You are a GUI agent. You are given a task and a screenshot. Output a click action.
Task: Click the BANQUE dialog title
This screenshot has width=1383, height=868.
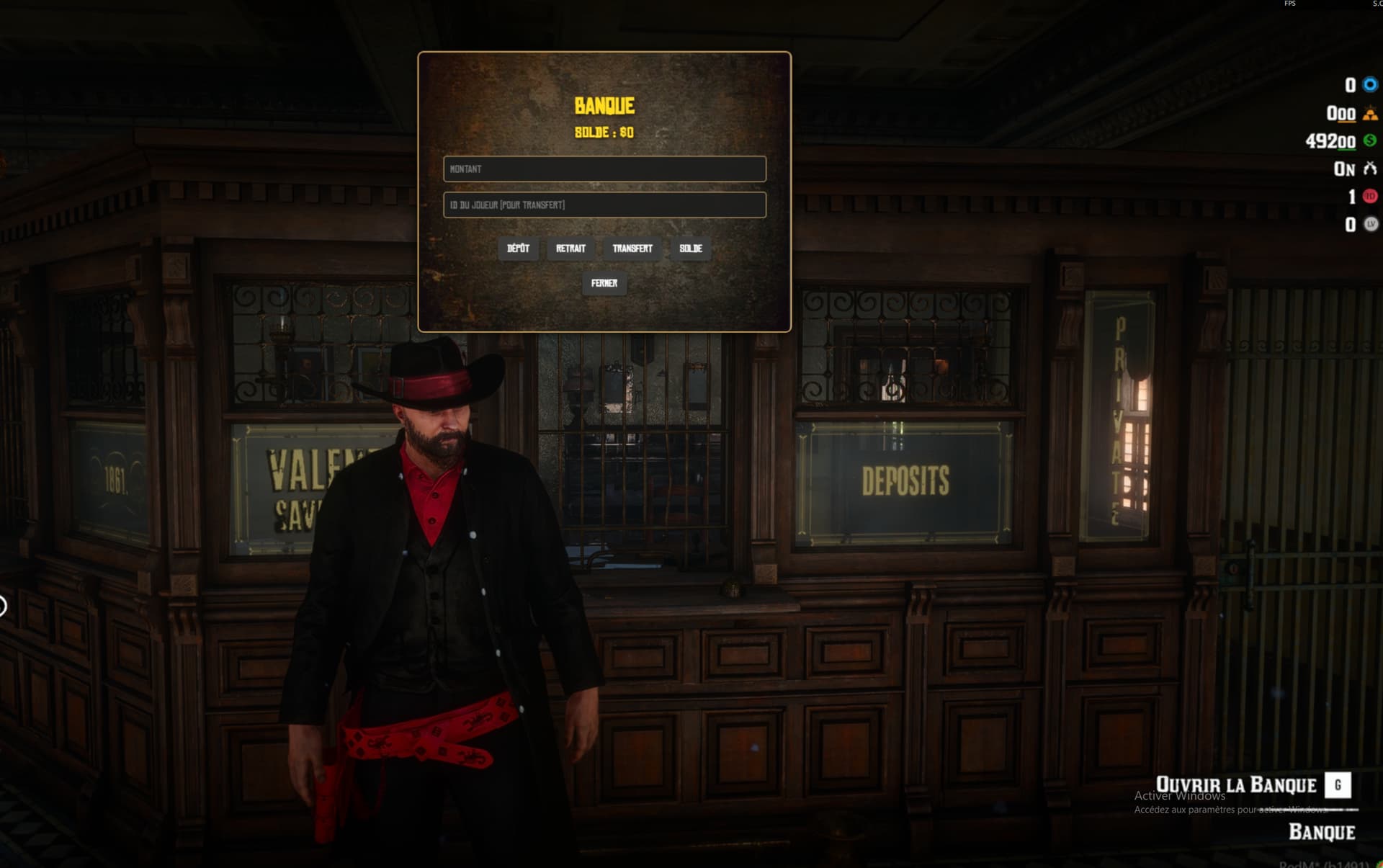[604, 105]
